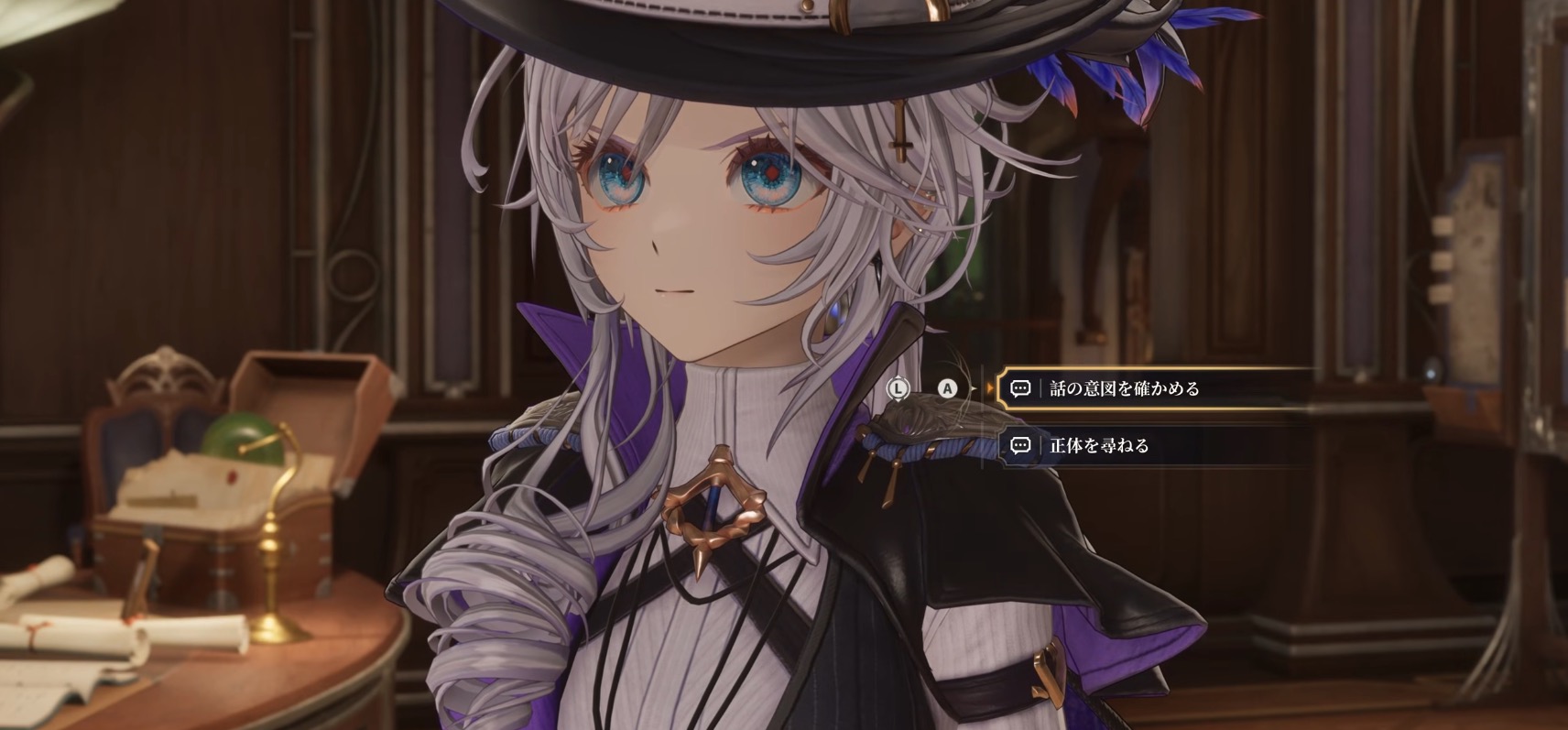
Task: Click the L stick indicator icon
Action: 898,389
